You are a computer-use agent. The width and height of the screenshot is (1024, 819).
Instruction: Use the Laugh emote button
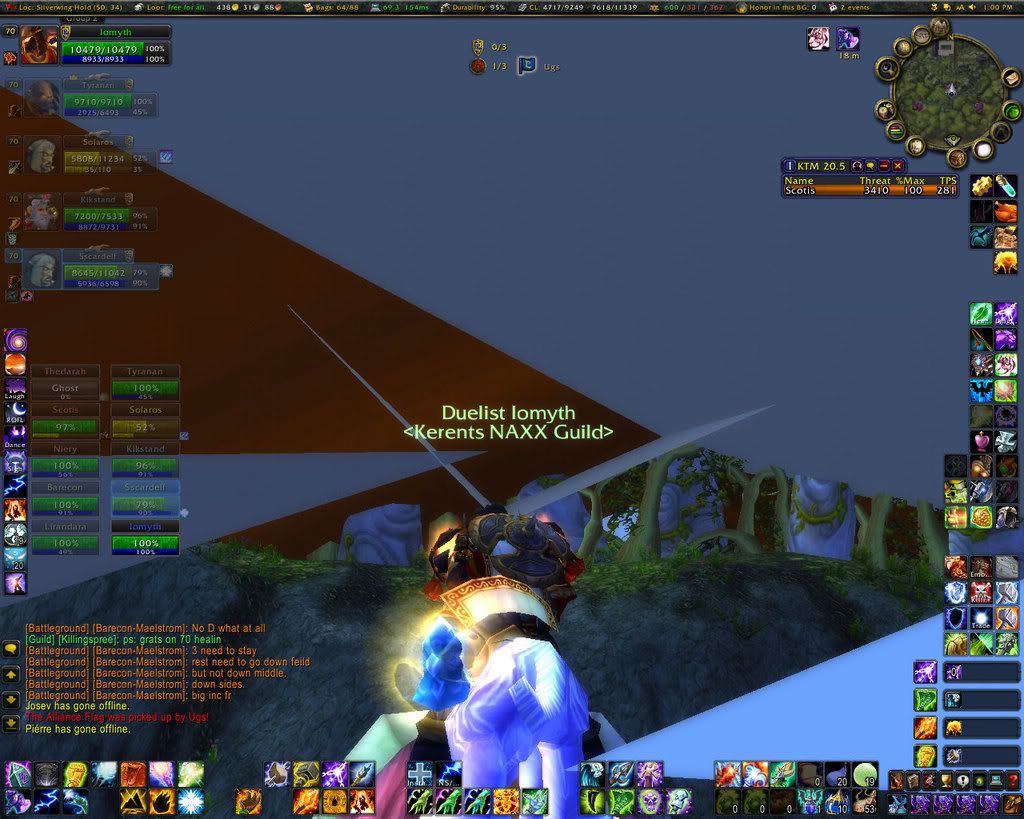tap(15, 386)
